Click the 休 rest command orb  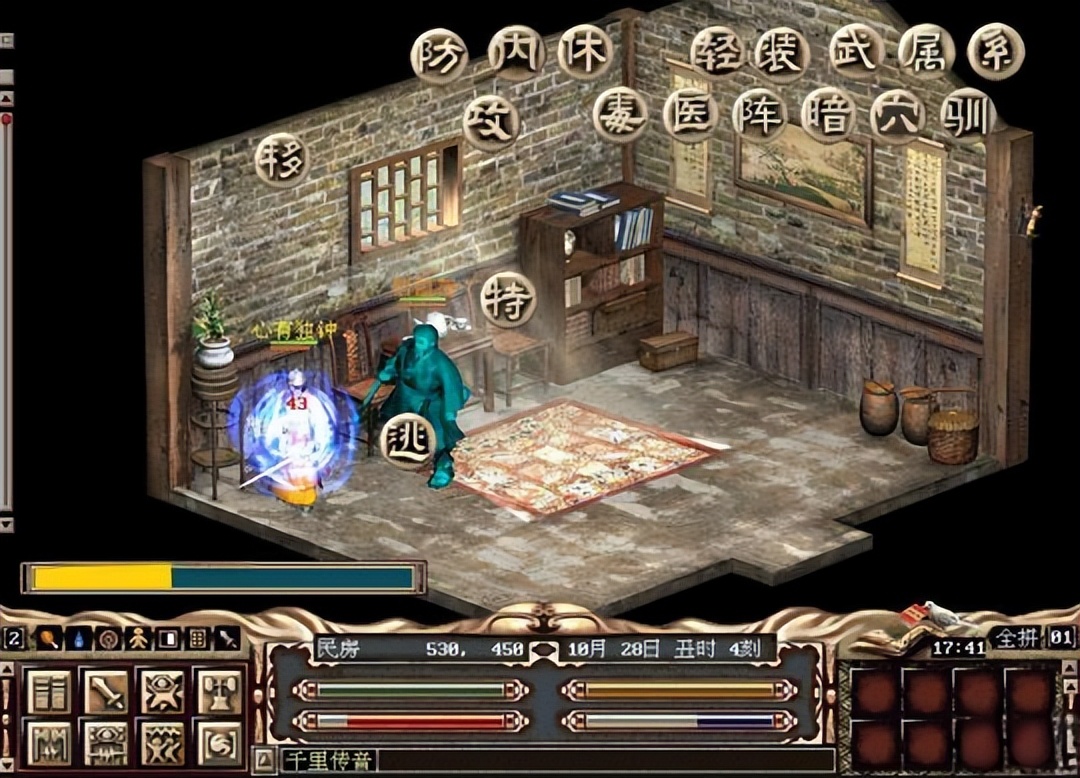[585, 53]
